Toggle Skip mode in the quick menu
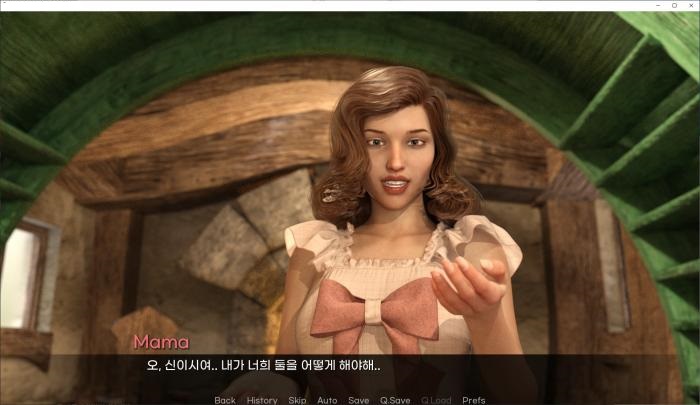Screen dimensions: 700x405 (x=297, y=400)
